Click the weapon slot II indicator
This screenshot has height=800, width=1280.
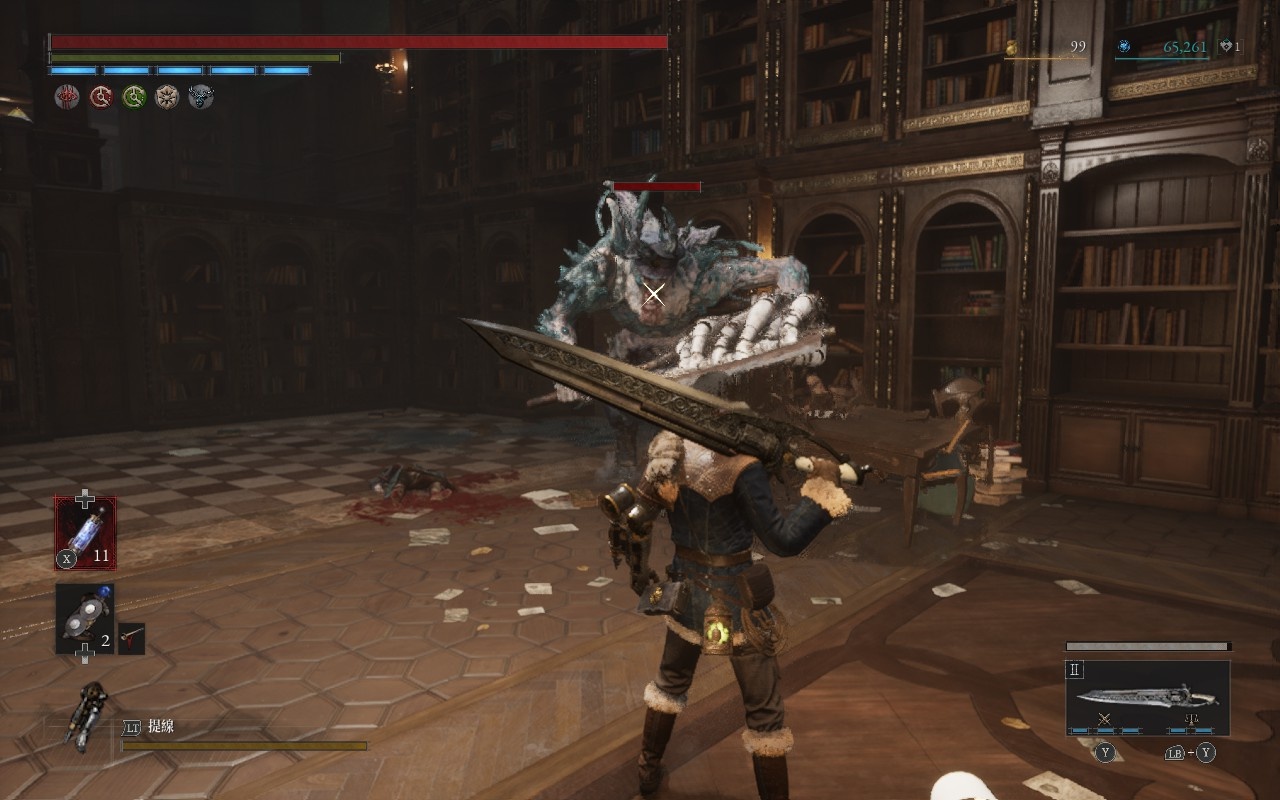(x=1075, y=670)
